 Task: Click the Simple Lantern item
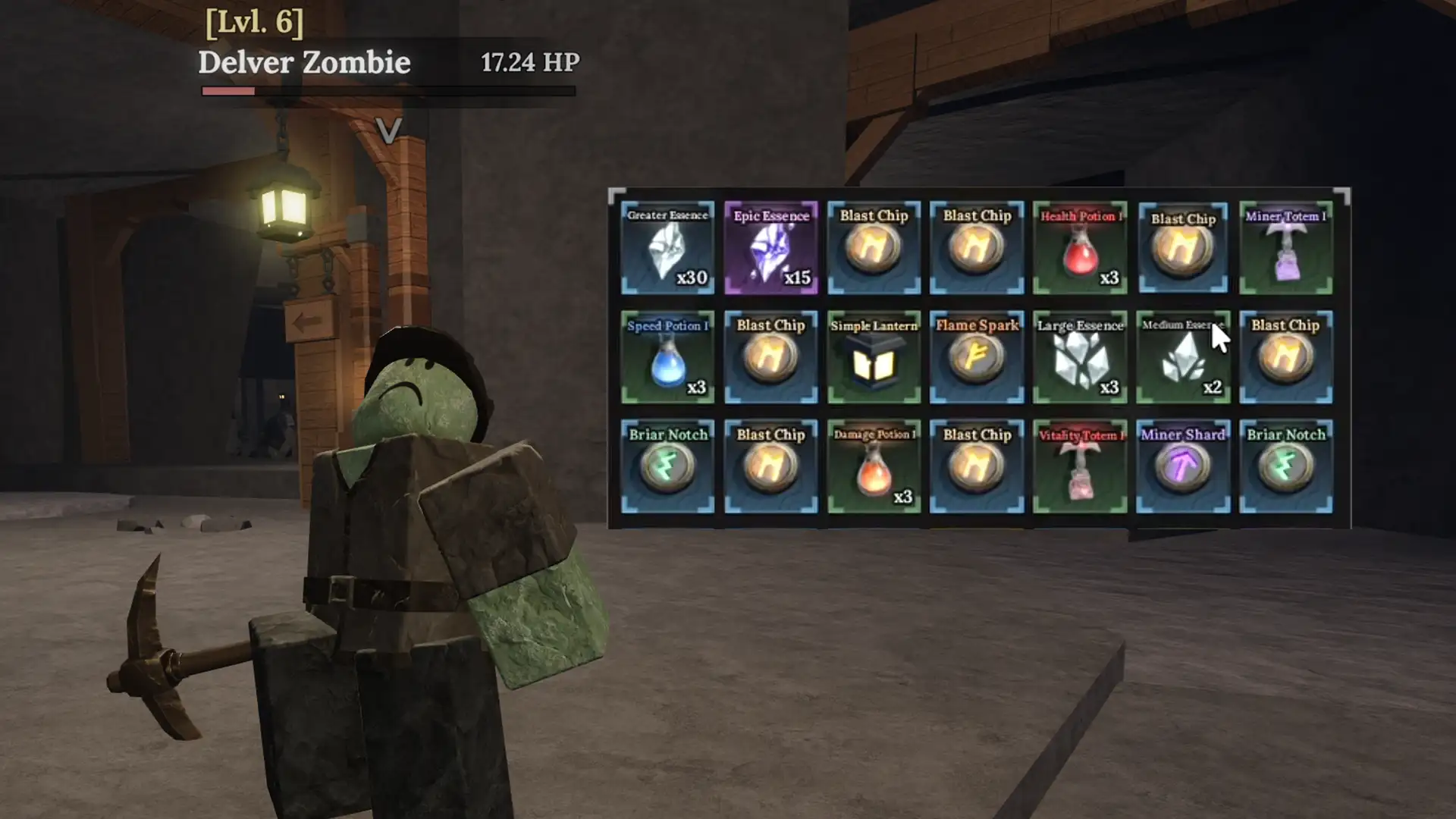click(874, 355)
